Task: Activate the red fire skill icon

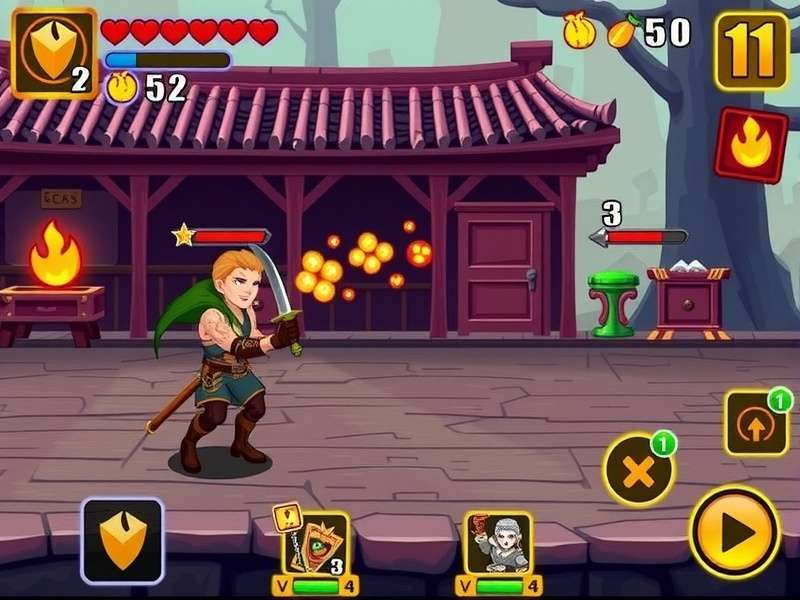Action: (x=751, y=145)
